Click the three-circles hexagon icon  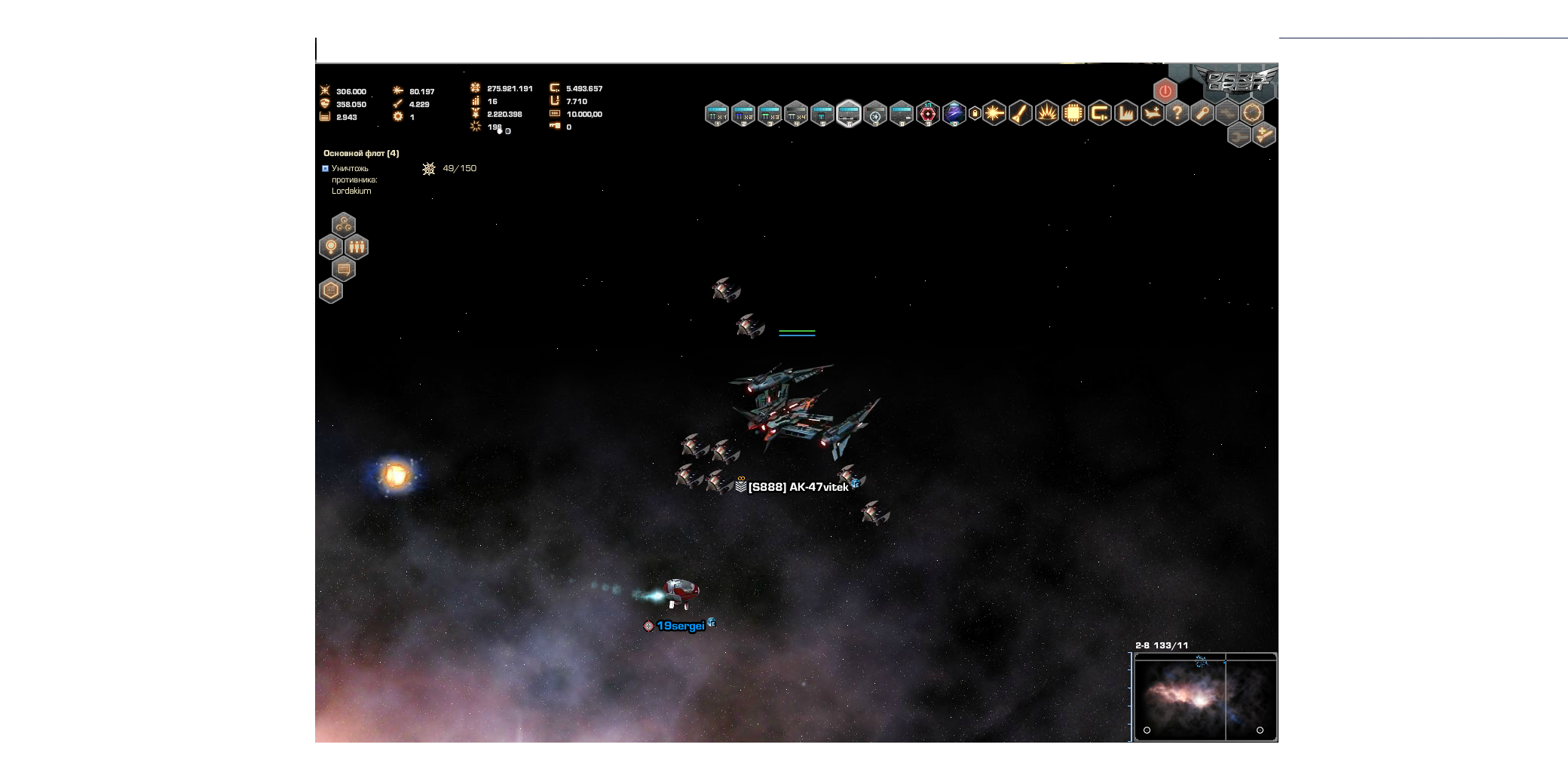click(344, 225)
